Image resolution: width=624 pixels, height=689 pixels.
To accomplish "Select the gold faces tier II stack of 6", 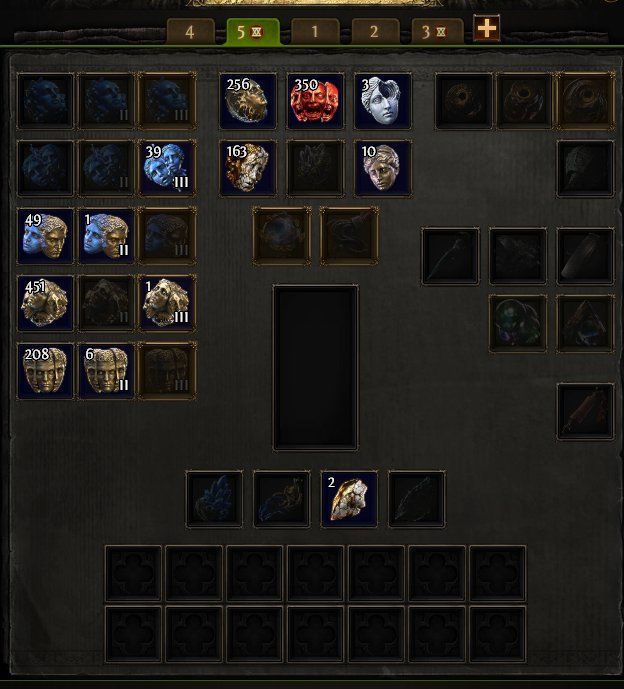I will 106,370.
